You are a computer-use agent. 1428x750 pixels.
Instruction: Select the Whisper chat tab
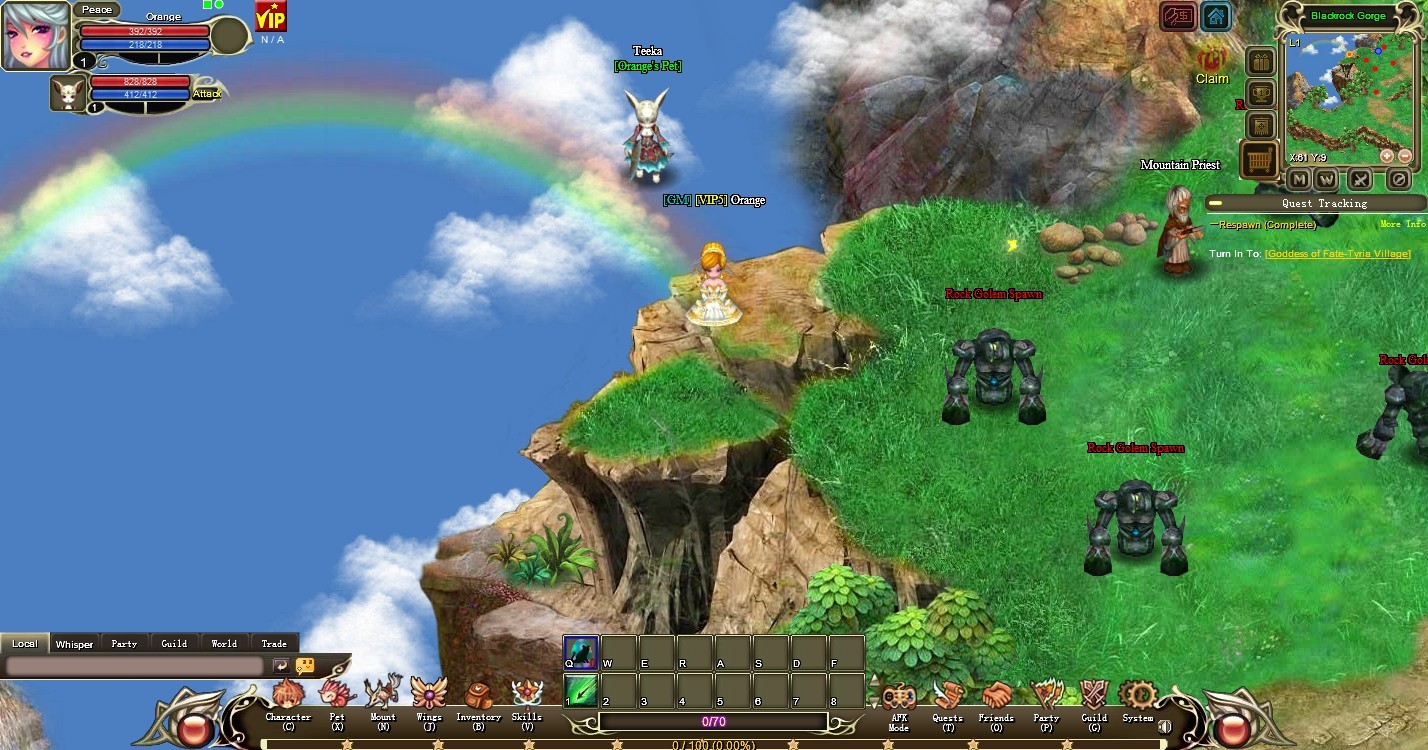point(74,644)
